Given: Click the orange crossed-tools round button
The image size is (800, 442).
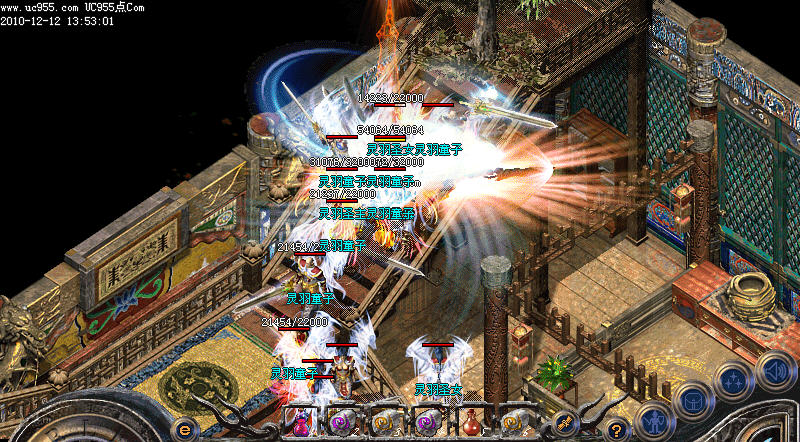Looking at the screenshot, I should pyautogui.click(x=565, y=422).
